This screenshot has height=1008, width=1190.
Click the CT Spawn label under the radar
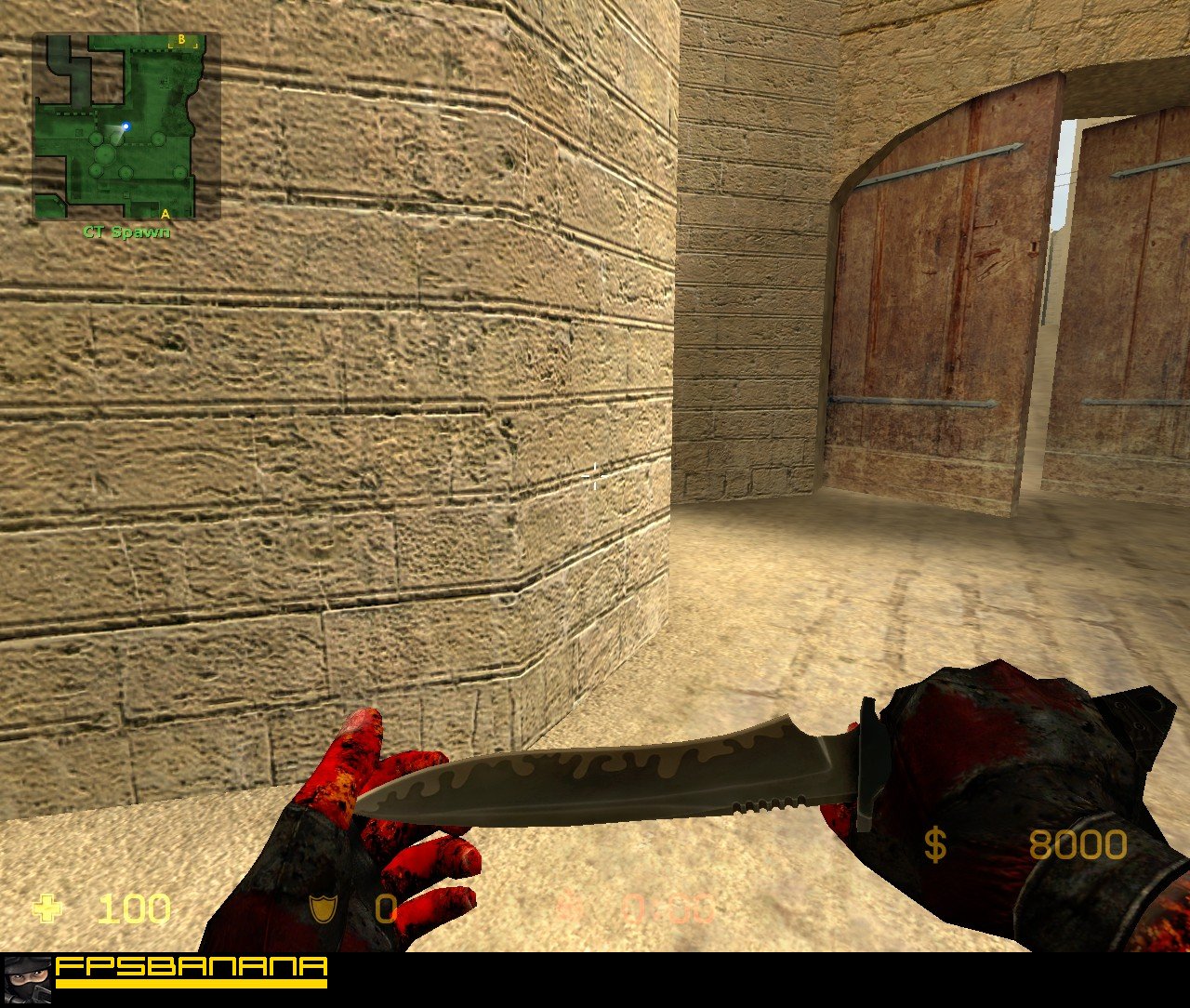(126, 233)
